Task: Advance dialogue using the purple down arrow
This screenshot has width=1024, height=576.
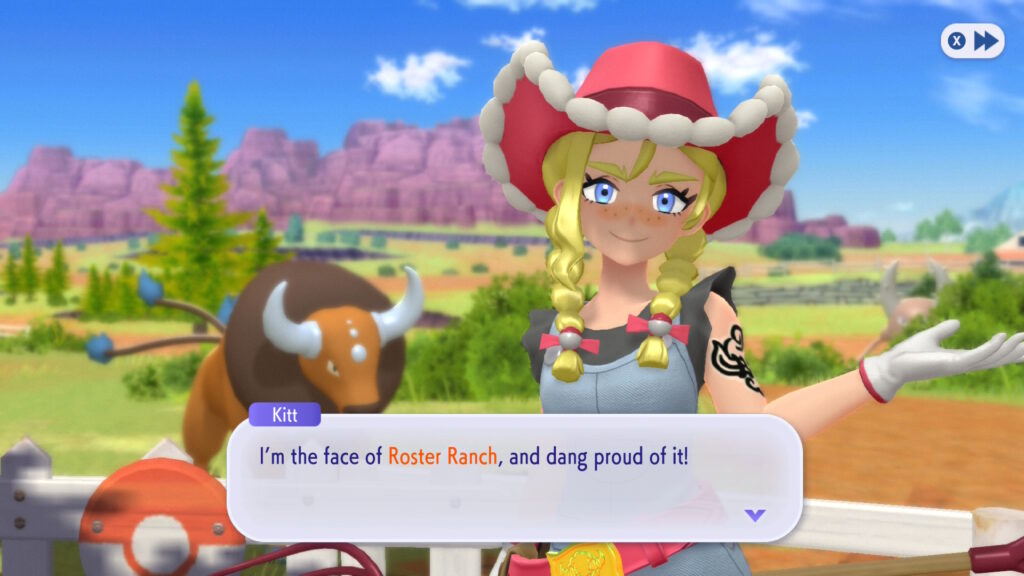Action: pyautogui.click(x=755, y=515)
